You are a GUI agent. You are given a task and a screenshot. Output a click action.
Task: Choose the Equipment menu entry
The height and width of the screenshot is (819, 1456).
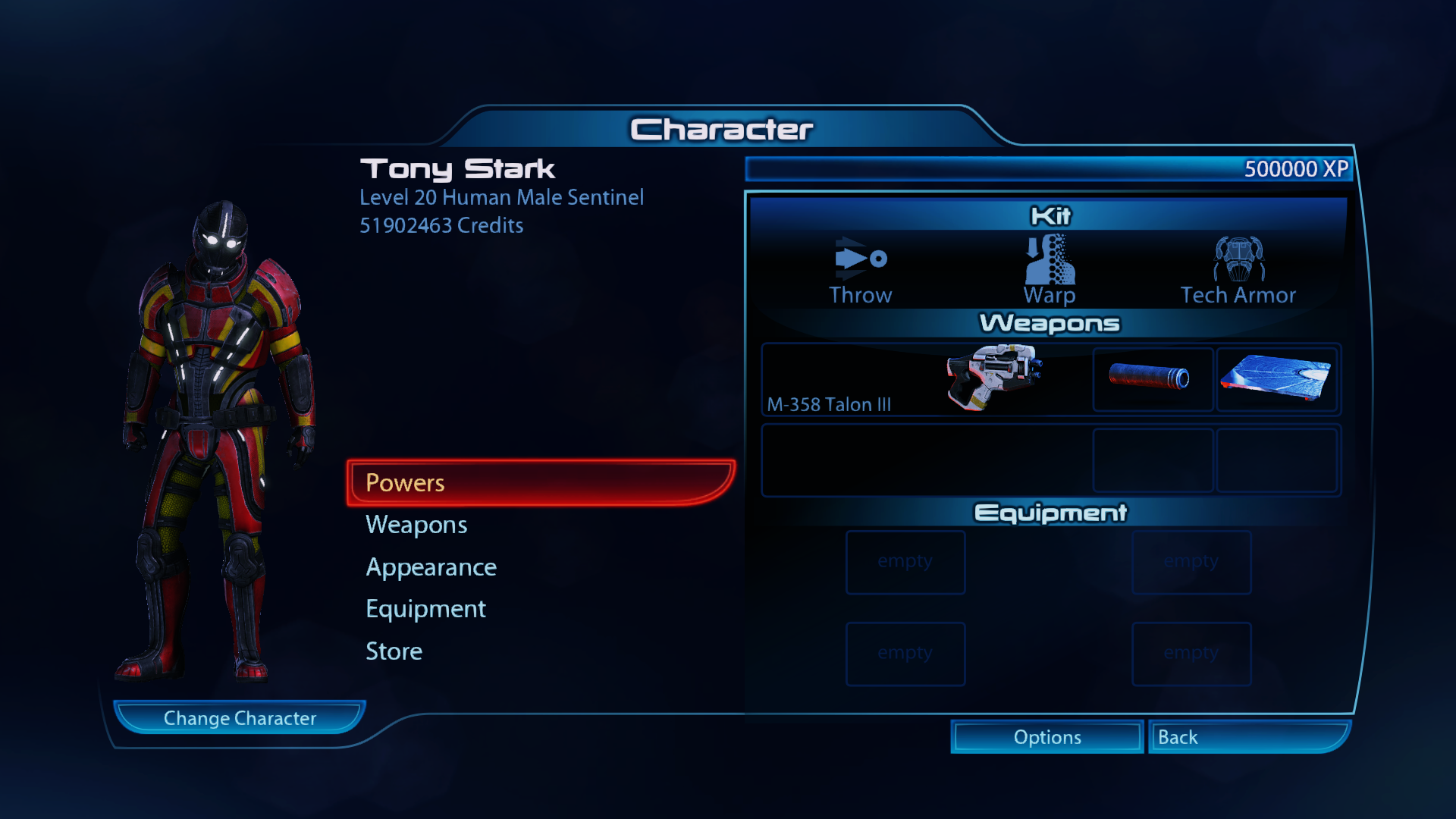pos(425,609)
